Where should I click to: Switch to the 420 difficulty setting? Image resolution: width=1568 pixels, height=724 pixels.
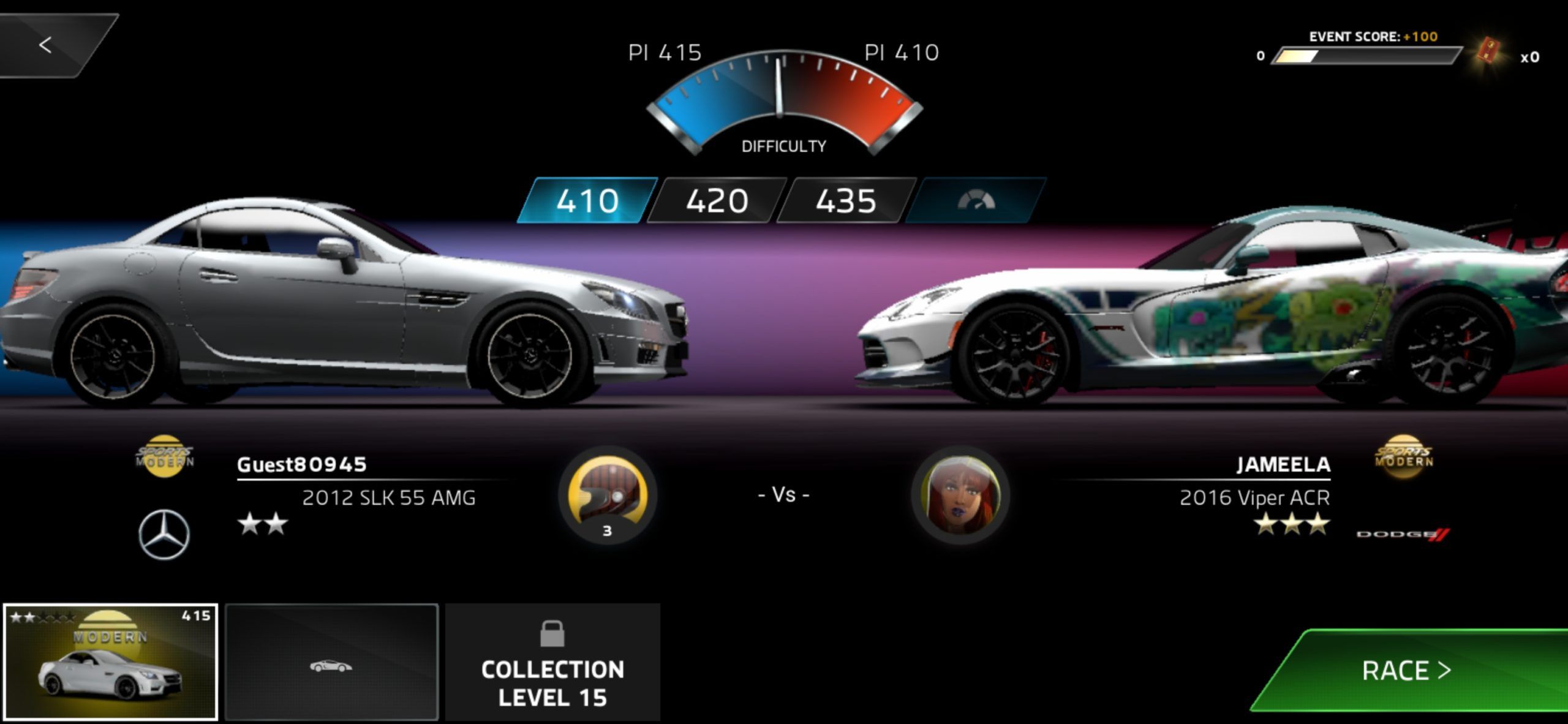717,202
